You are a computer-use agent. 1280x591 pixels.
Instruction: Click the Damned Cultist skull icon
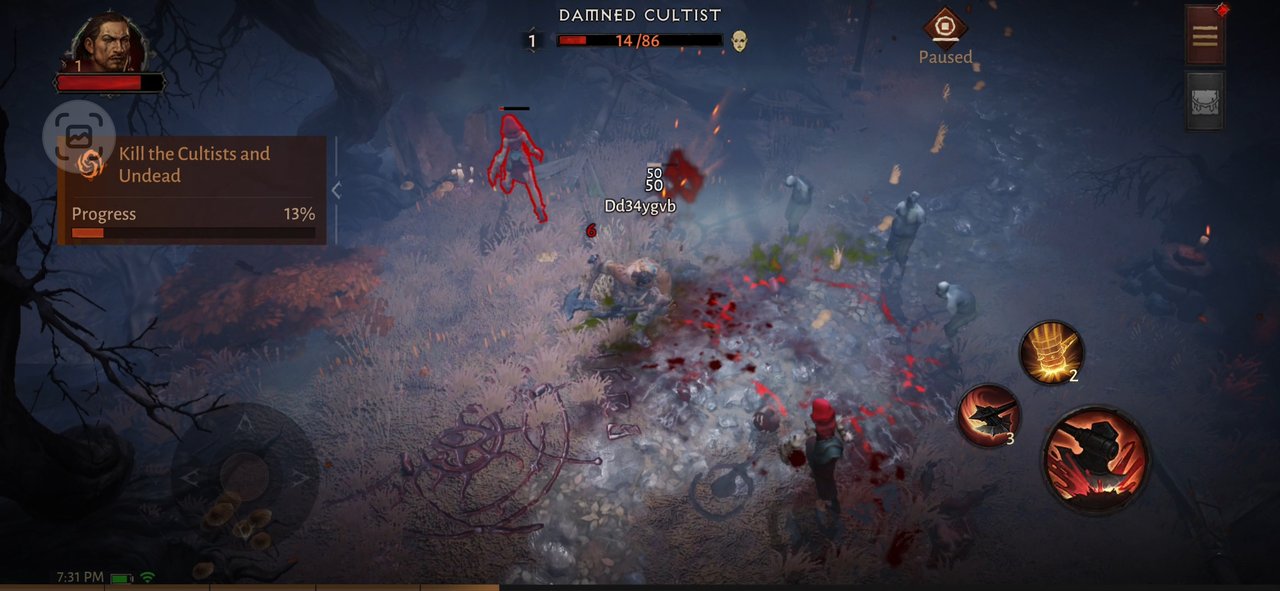pyautogui.click(x=739, y=41)
